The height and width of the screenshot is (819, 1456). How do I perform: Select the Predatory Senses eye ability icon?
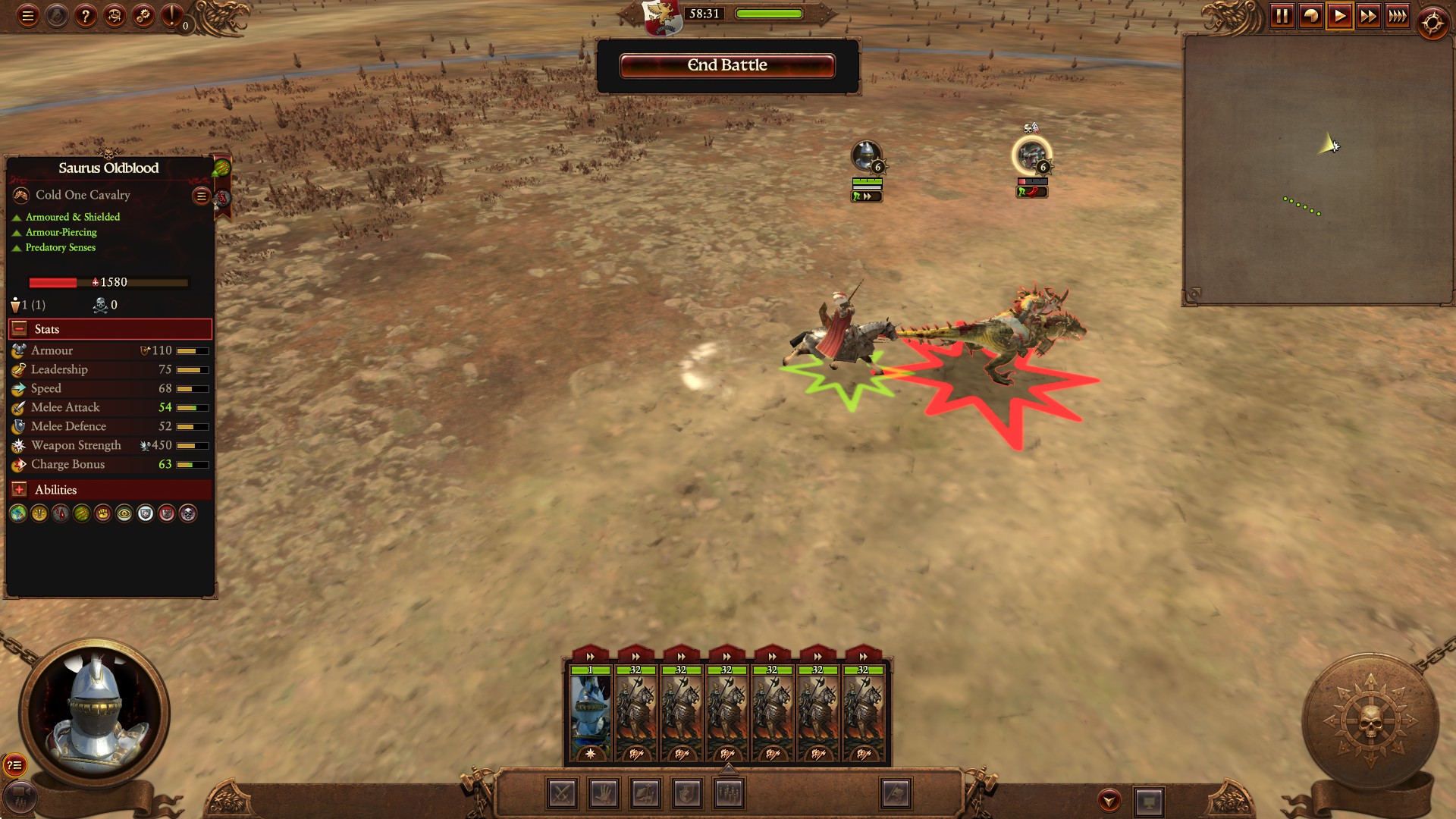pyautogui.click(x=124, y=513)
